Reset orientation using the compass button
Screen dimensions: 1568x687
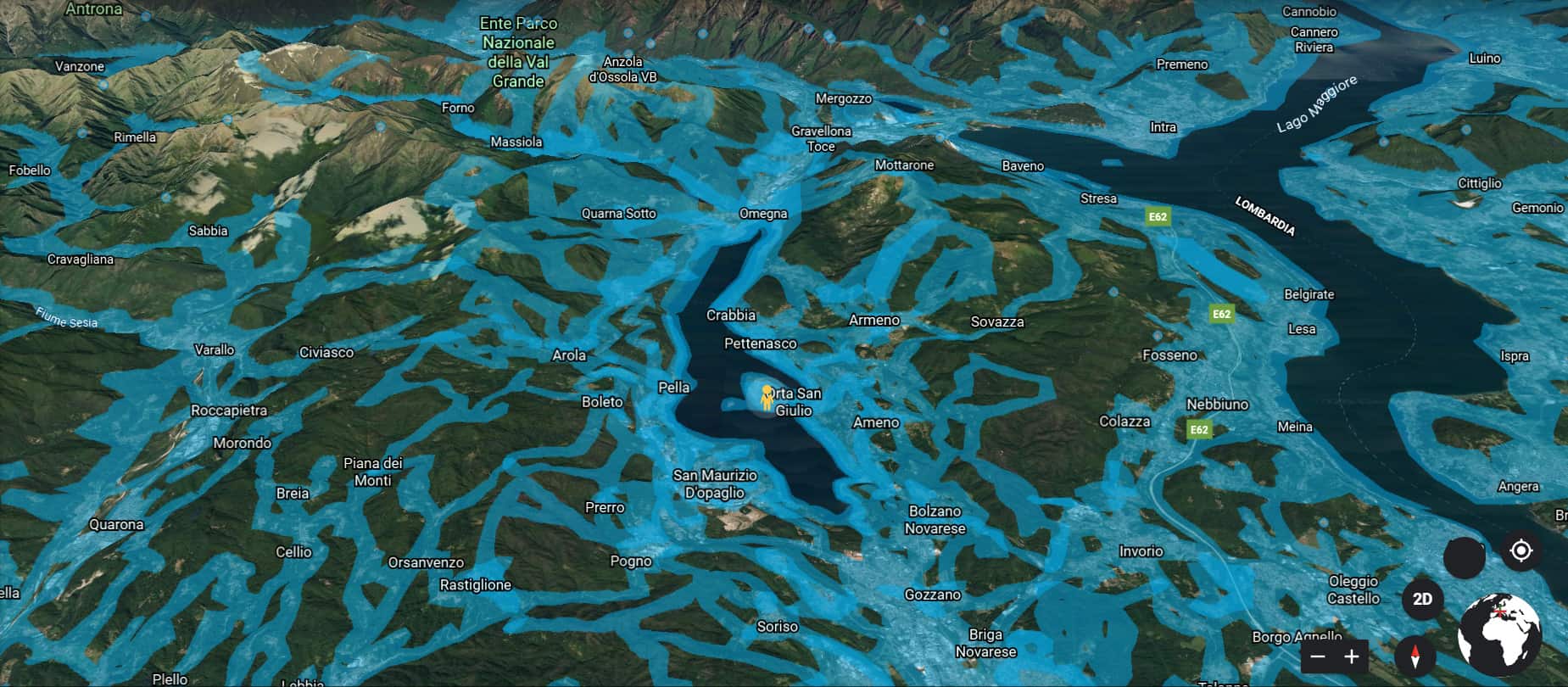[1415, 656]
